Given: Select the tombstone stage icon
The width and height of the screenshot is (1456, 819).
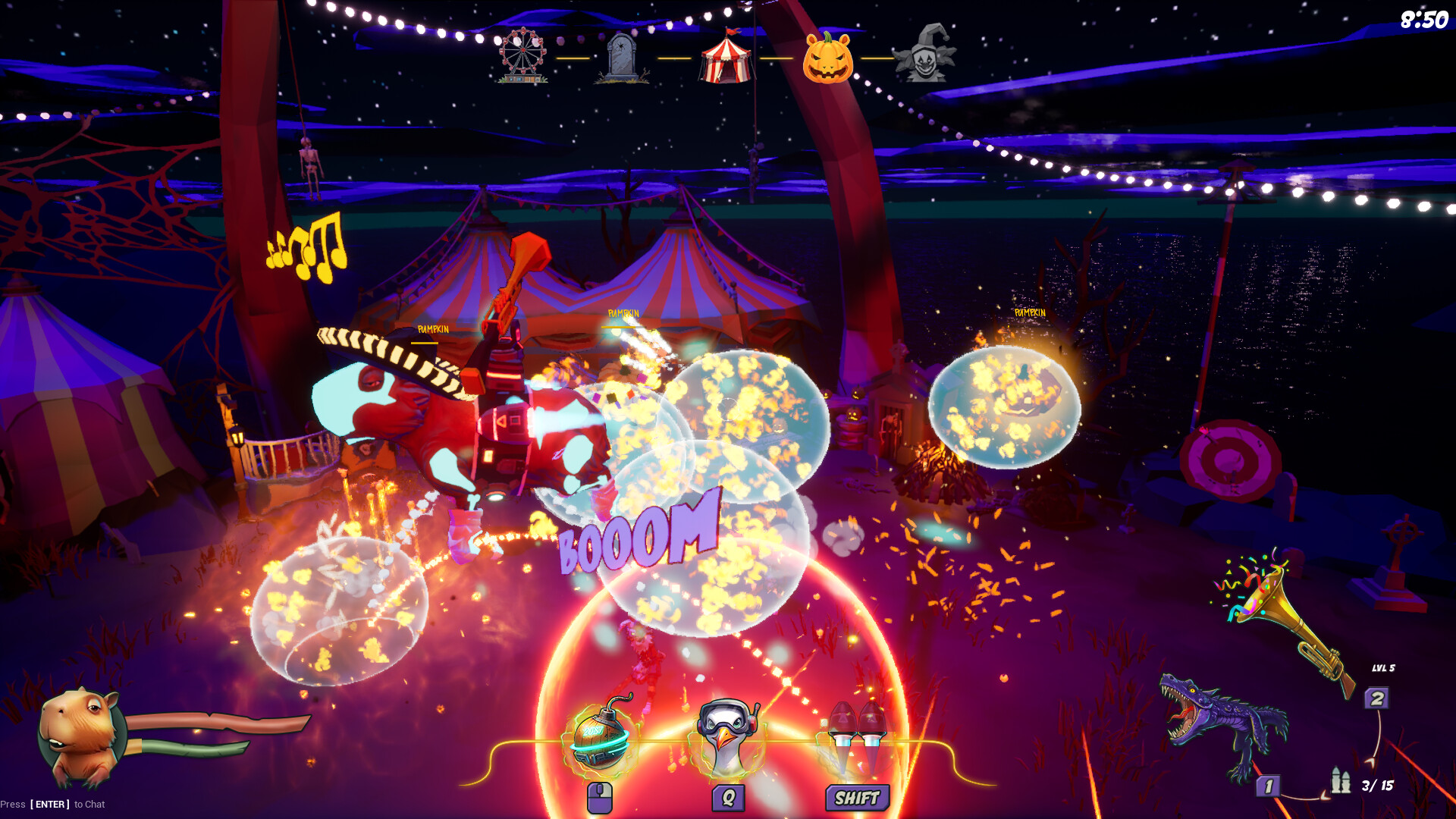Looking at the screenshot, I should point(622,57).
